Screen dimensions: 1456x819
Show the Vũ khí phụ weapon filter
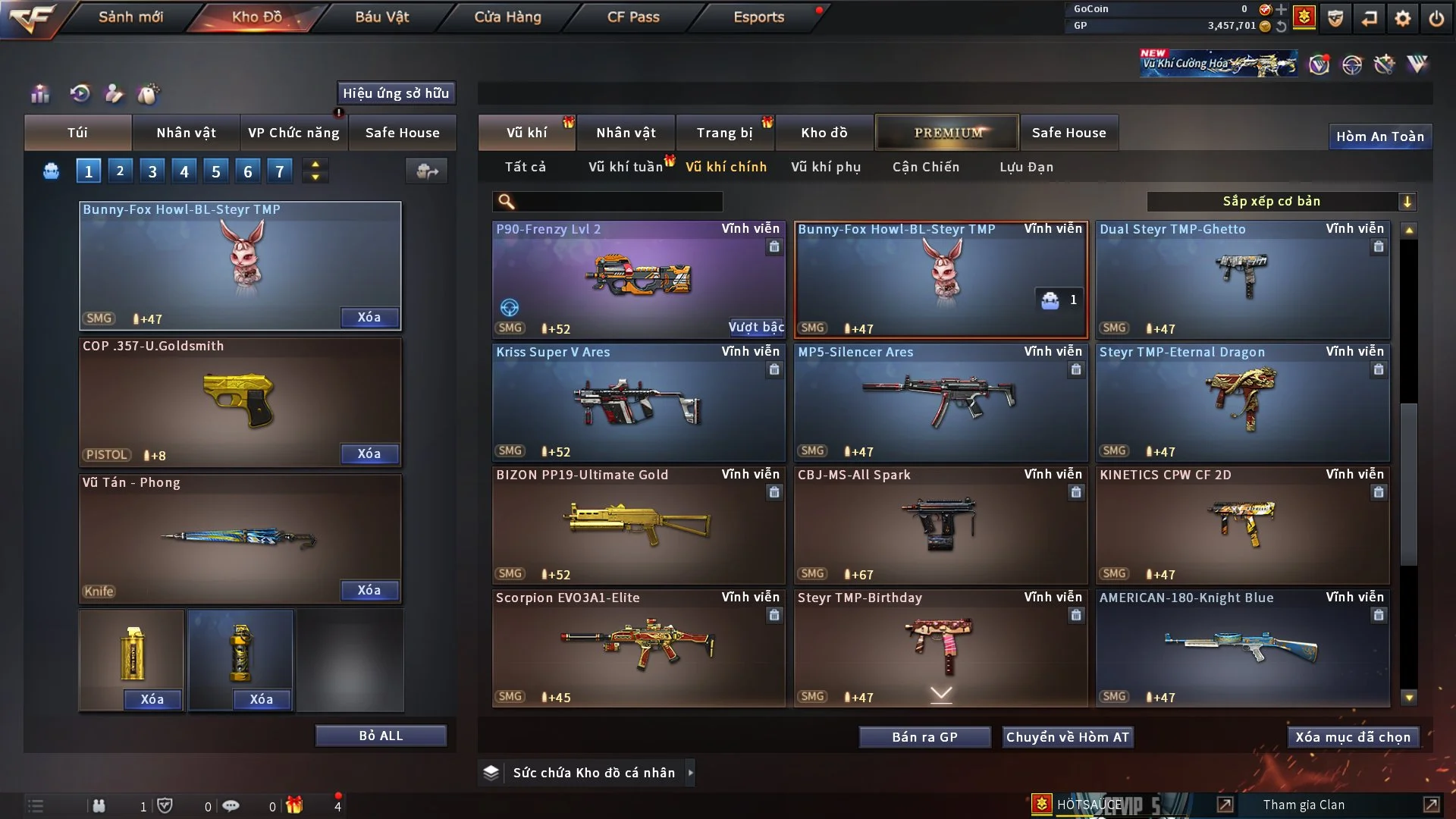826,167
